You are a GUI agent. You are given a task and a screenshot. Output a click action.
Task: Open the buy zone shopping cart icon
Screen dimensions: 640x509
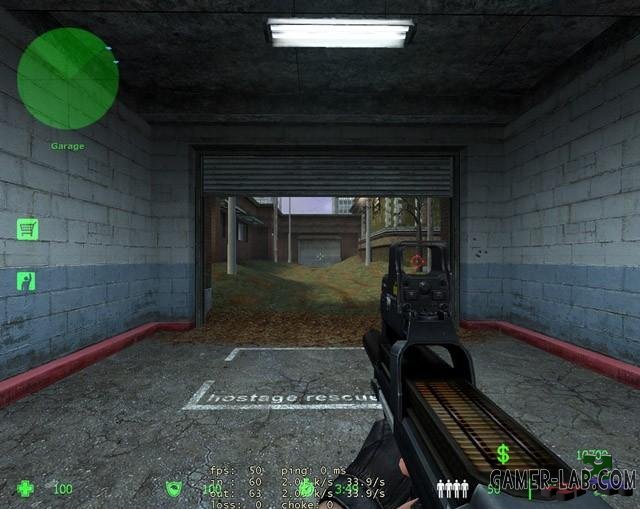(x=27, y=229)
